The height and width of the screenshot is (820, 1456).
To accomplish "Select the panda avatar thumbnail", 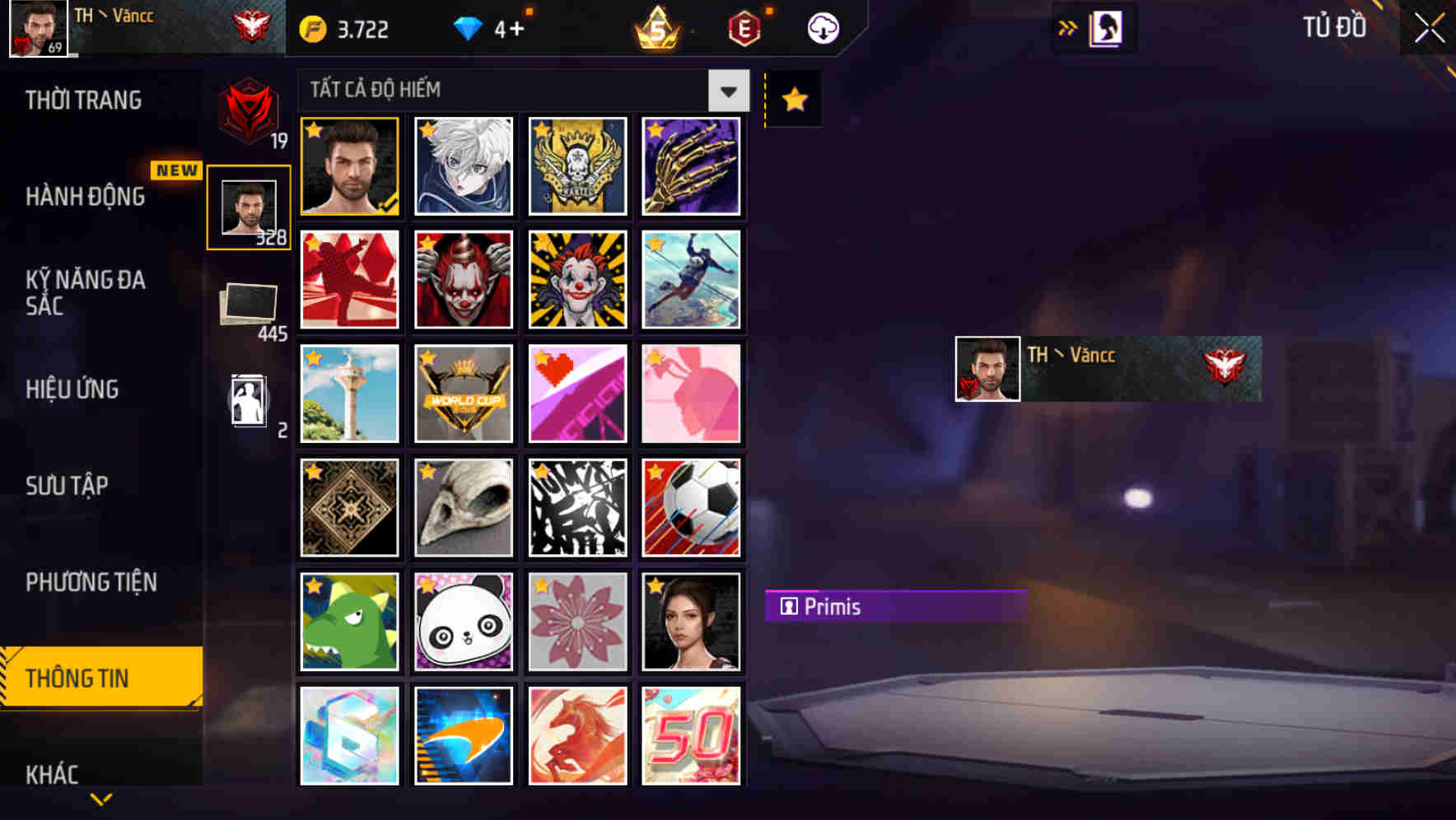I will point(463,622).
